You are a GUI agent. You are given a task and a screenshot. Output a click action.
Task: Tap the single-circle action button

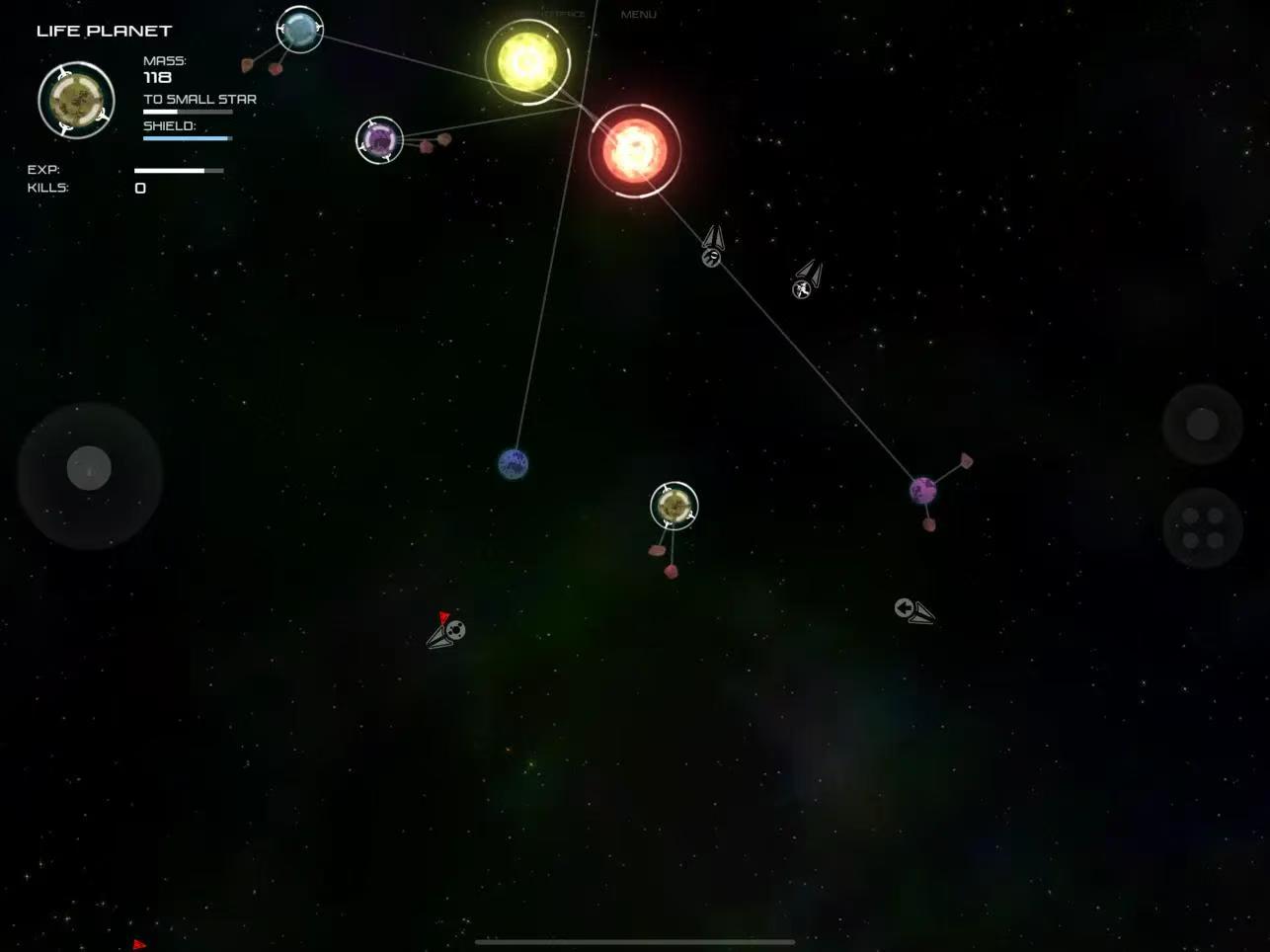click(1201, 425)
